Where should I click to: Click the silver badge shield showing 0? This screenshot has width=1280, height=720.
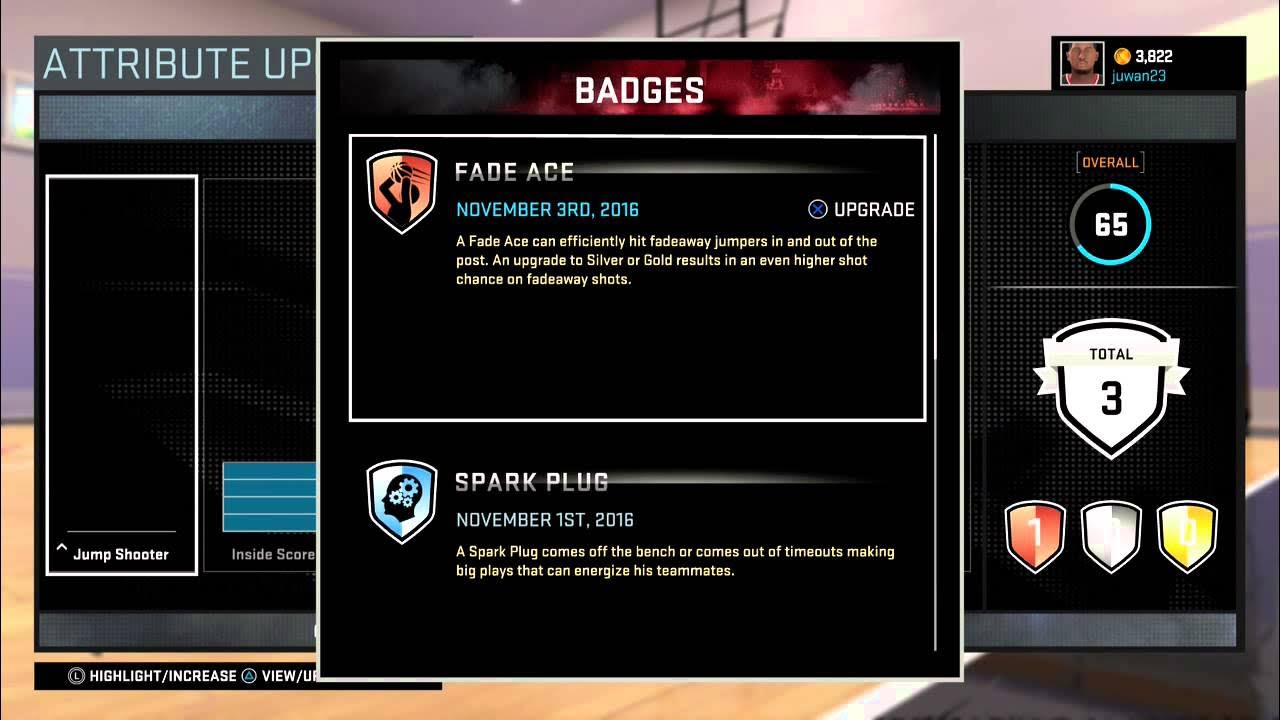1111,537
